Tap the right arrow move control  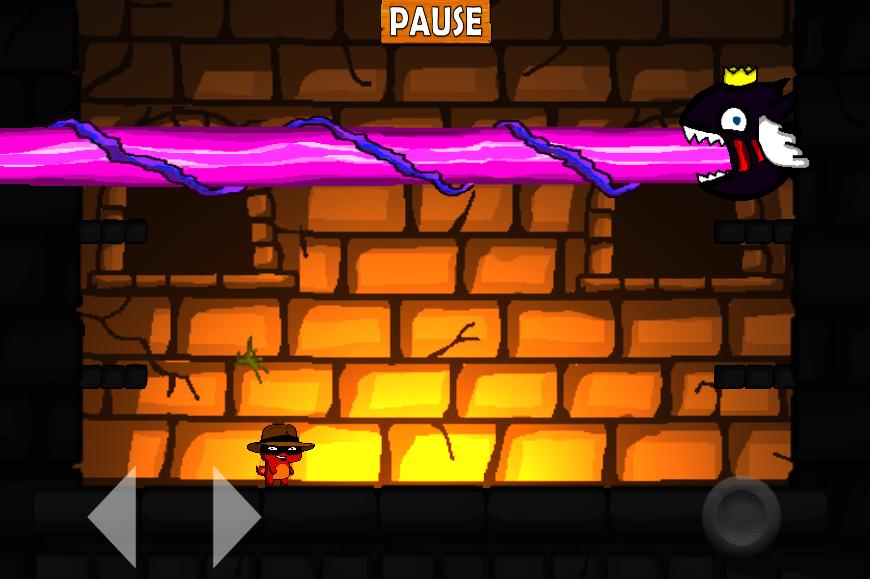pos(235,517)
